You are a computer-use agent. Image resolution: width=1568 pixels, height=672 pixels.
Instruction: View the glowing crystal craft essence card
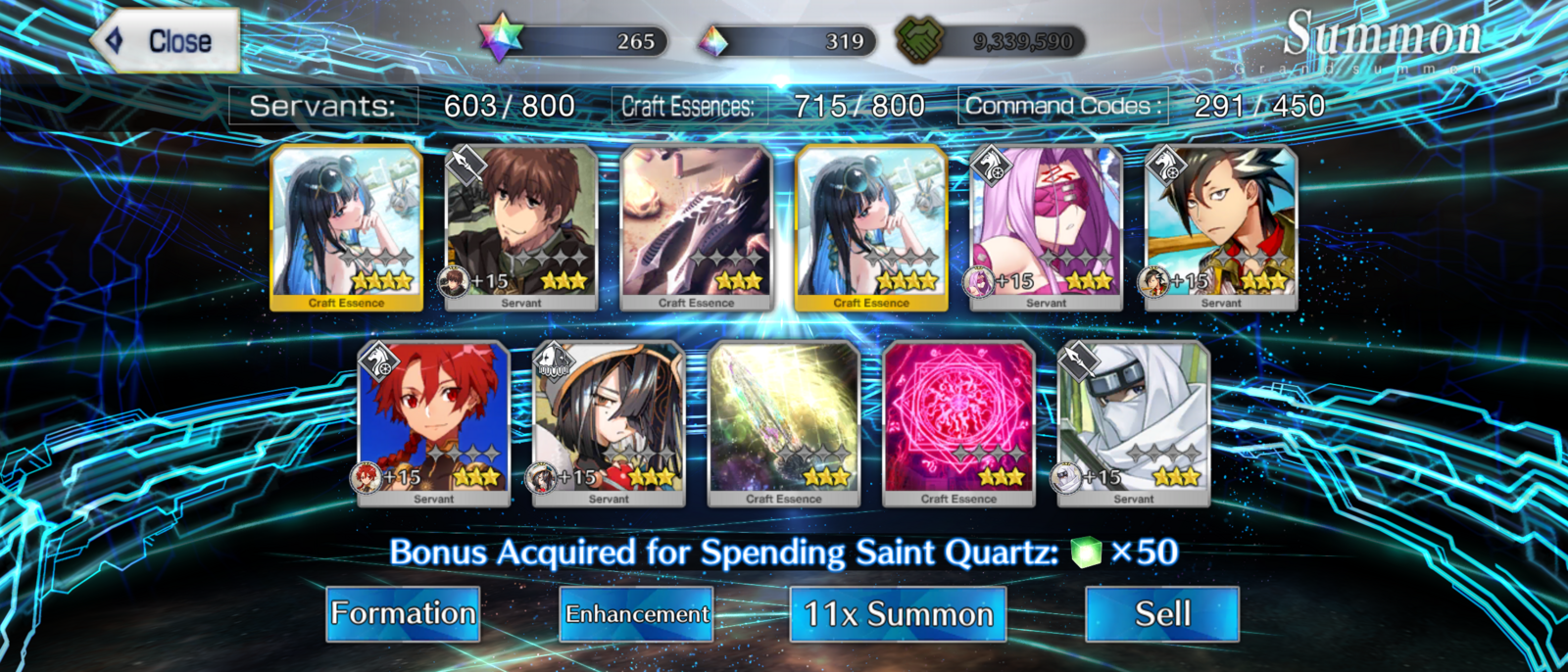[x=784, y=423]
